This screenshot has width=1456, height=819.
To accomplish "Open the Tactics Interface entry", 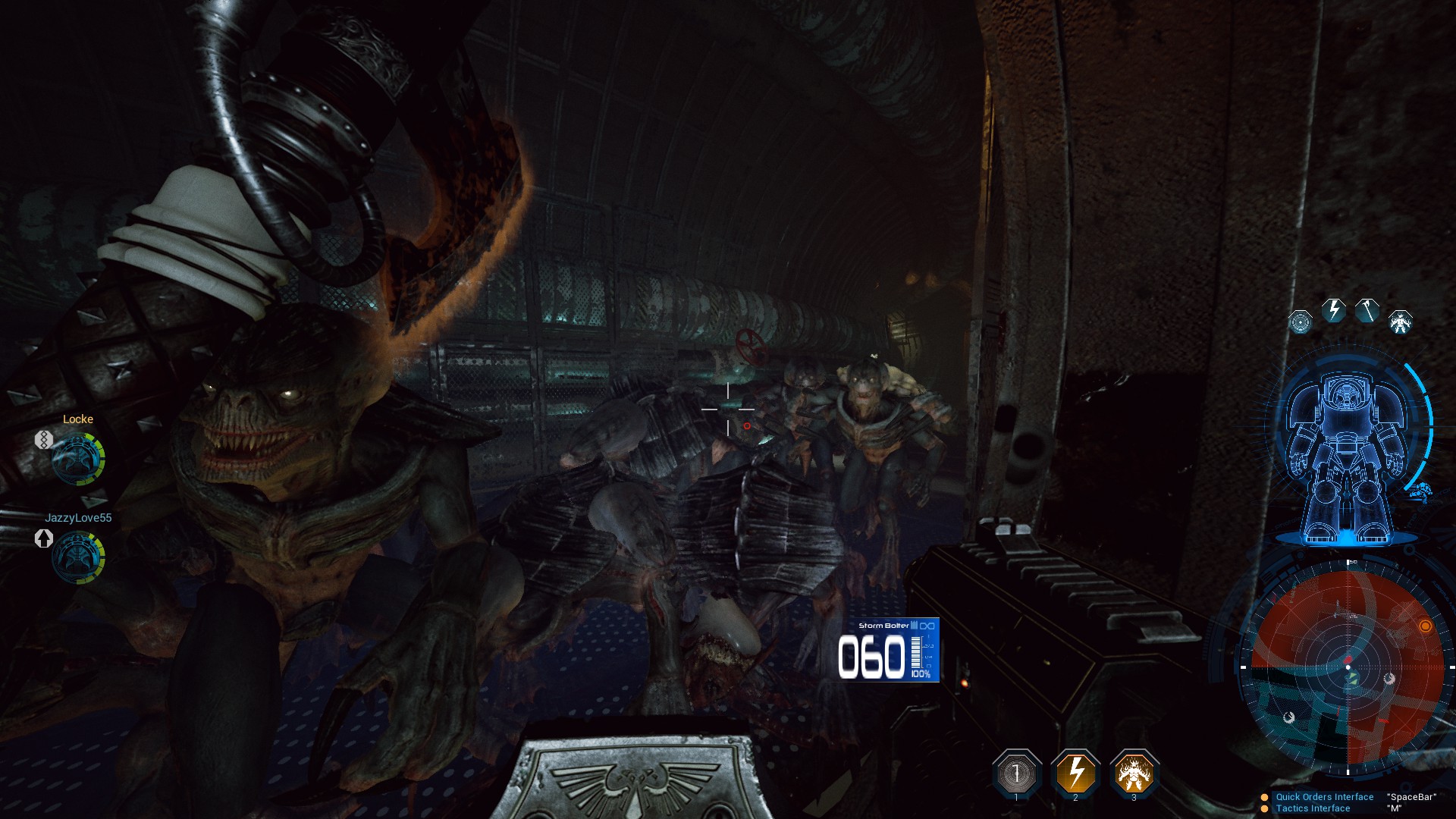I will (1313, 808).
